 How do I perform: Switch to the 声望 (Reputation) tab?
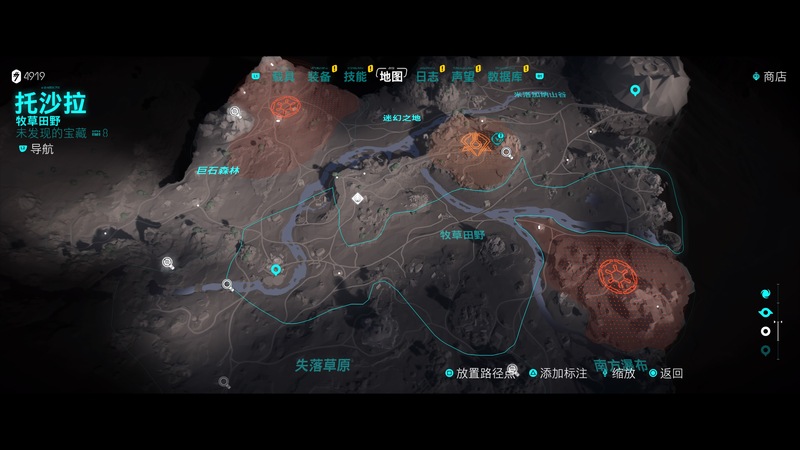click(x=462, y=76)
